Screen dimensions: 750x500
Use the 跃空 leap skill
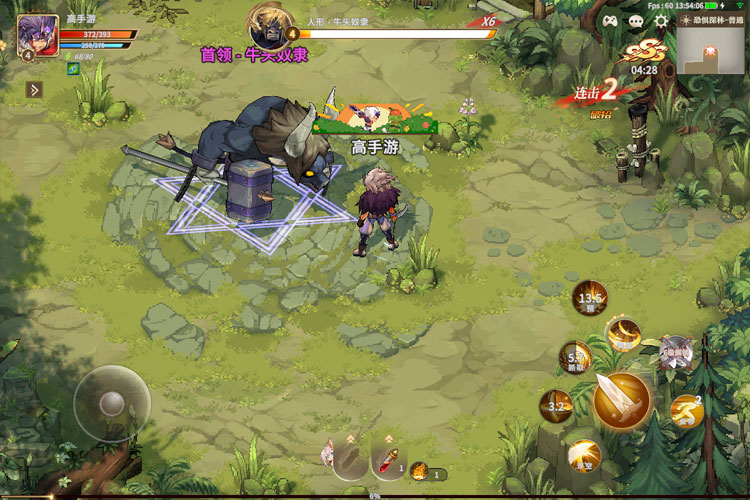point(584,456)
